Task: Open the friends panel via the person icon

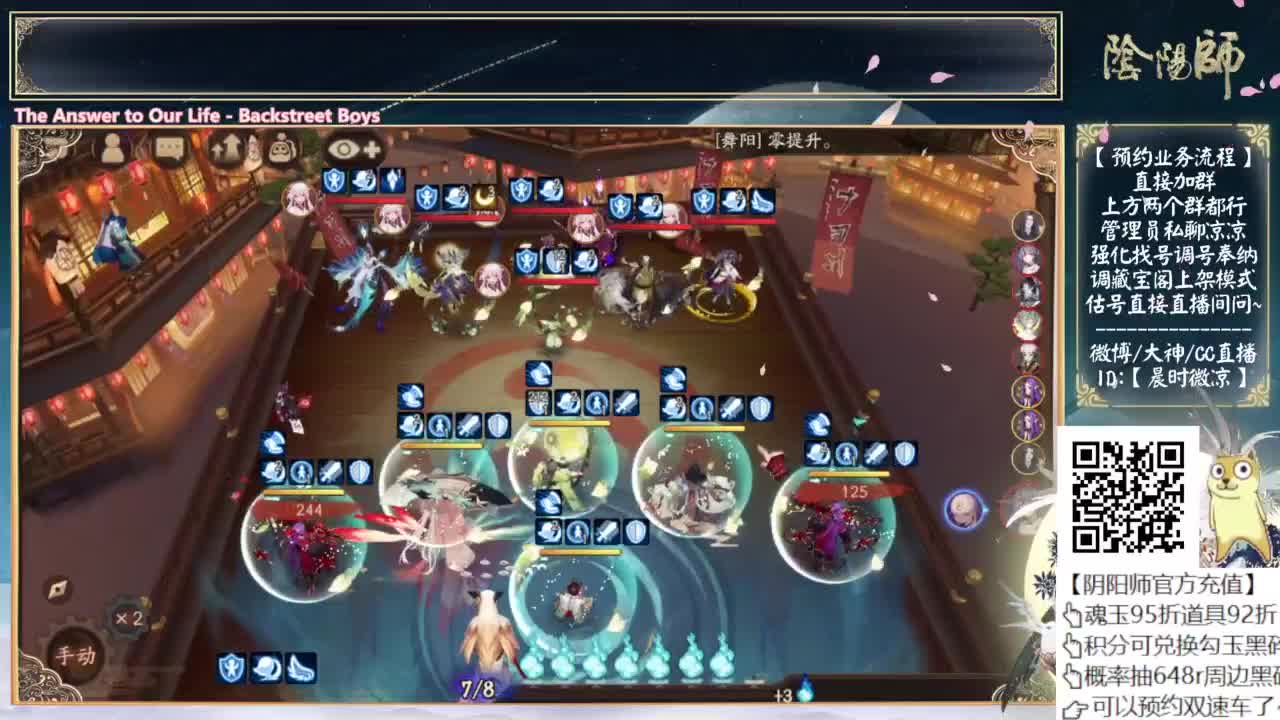Action: (x=113, y=148)
